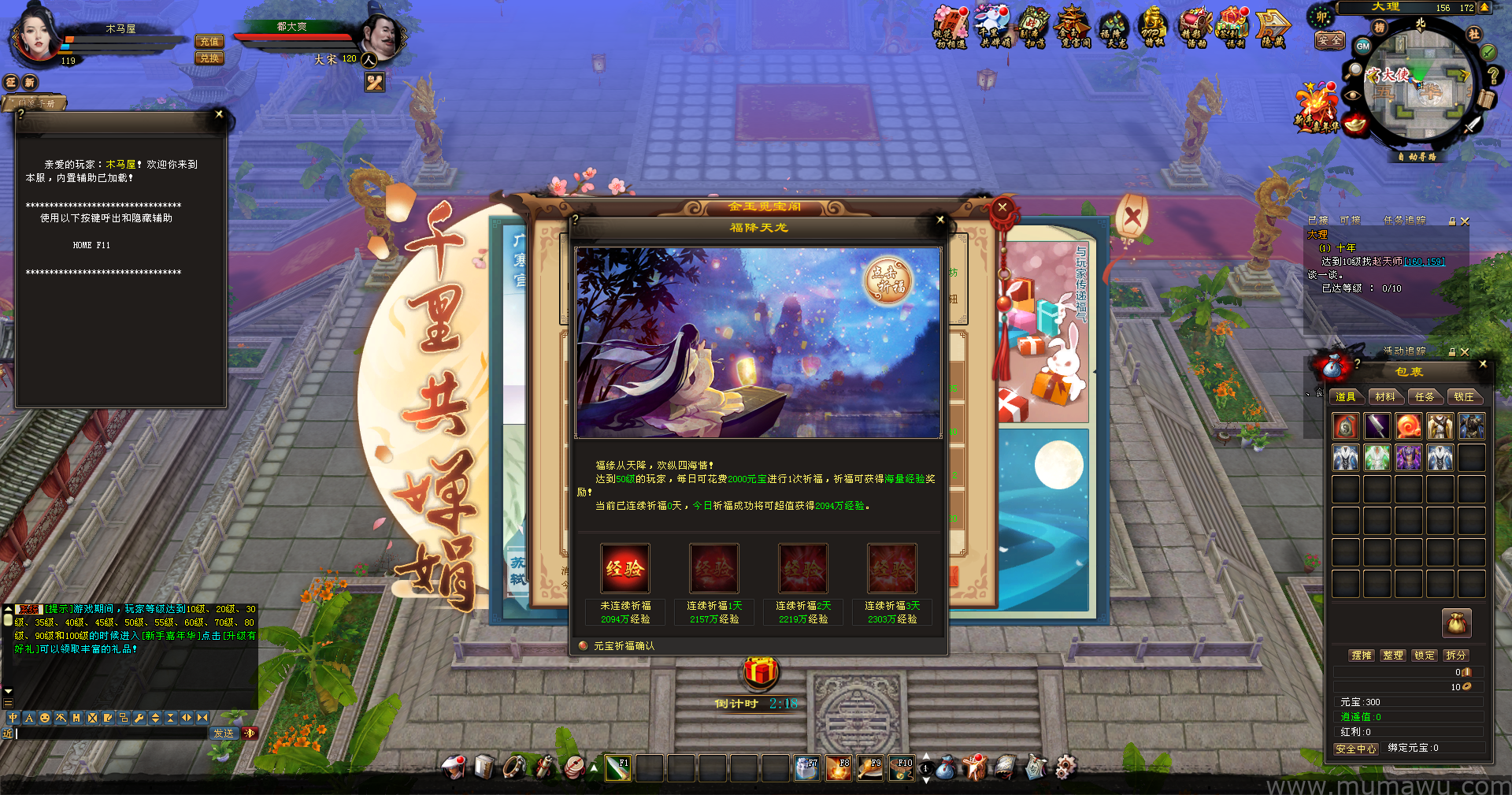Select the purple robe item in bag
The image size is (1512, 795).
1408,458
